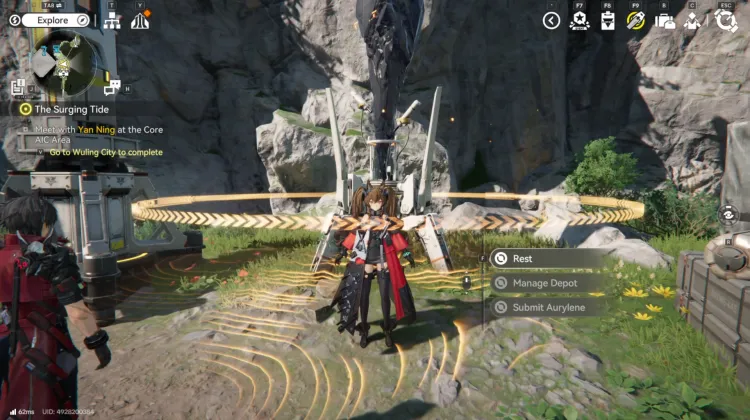This screenshot has width=750, height=420.
Task: Click the circular swap icon at right edge
Action: (x=730, y=214)
